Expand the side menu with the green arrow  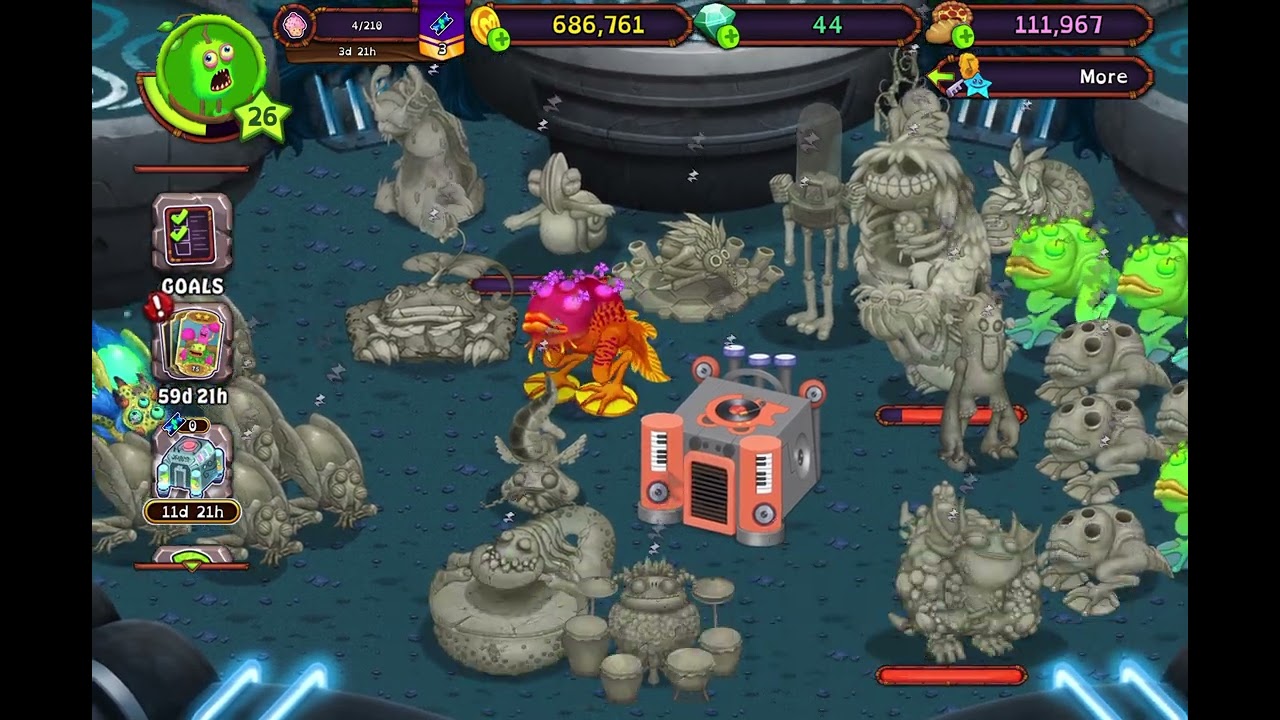[191, 560]
